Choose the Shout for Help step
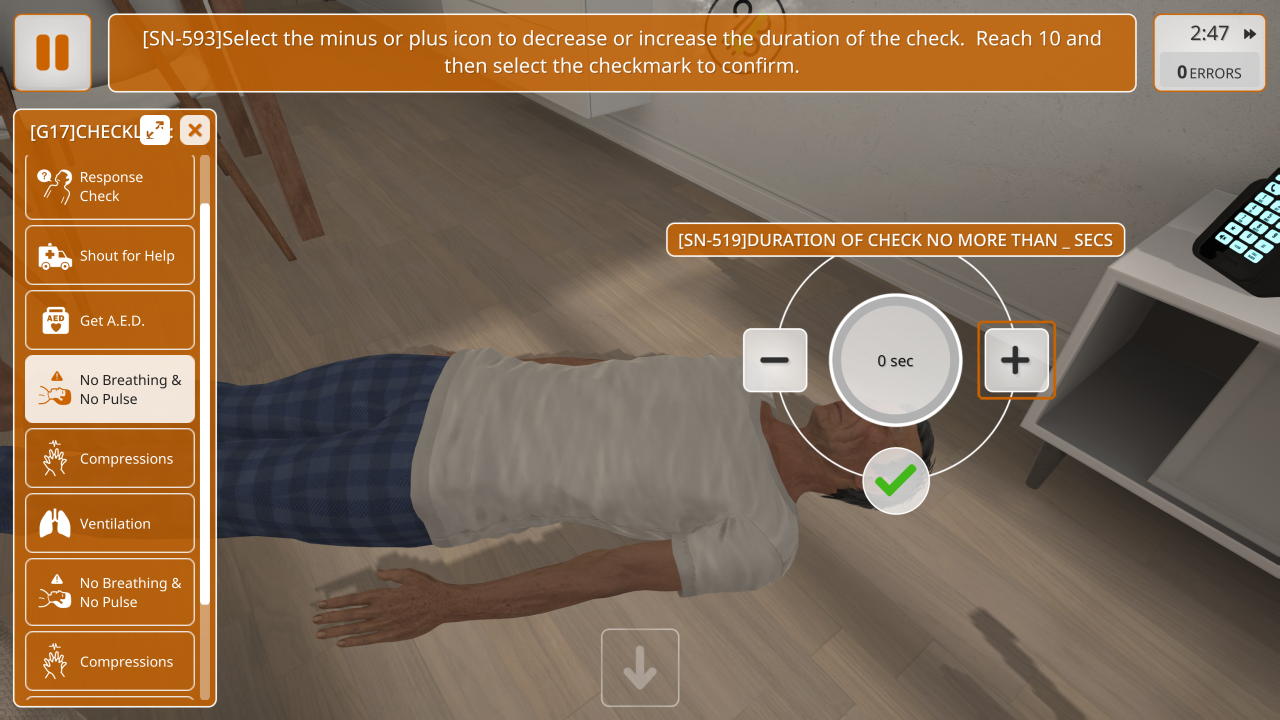Image resolution: width=1280 pixels, height=720 pixels. (110, 256)
